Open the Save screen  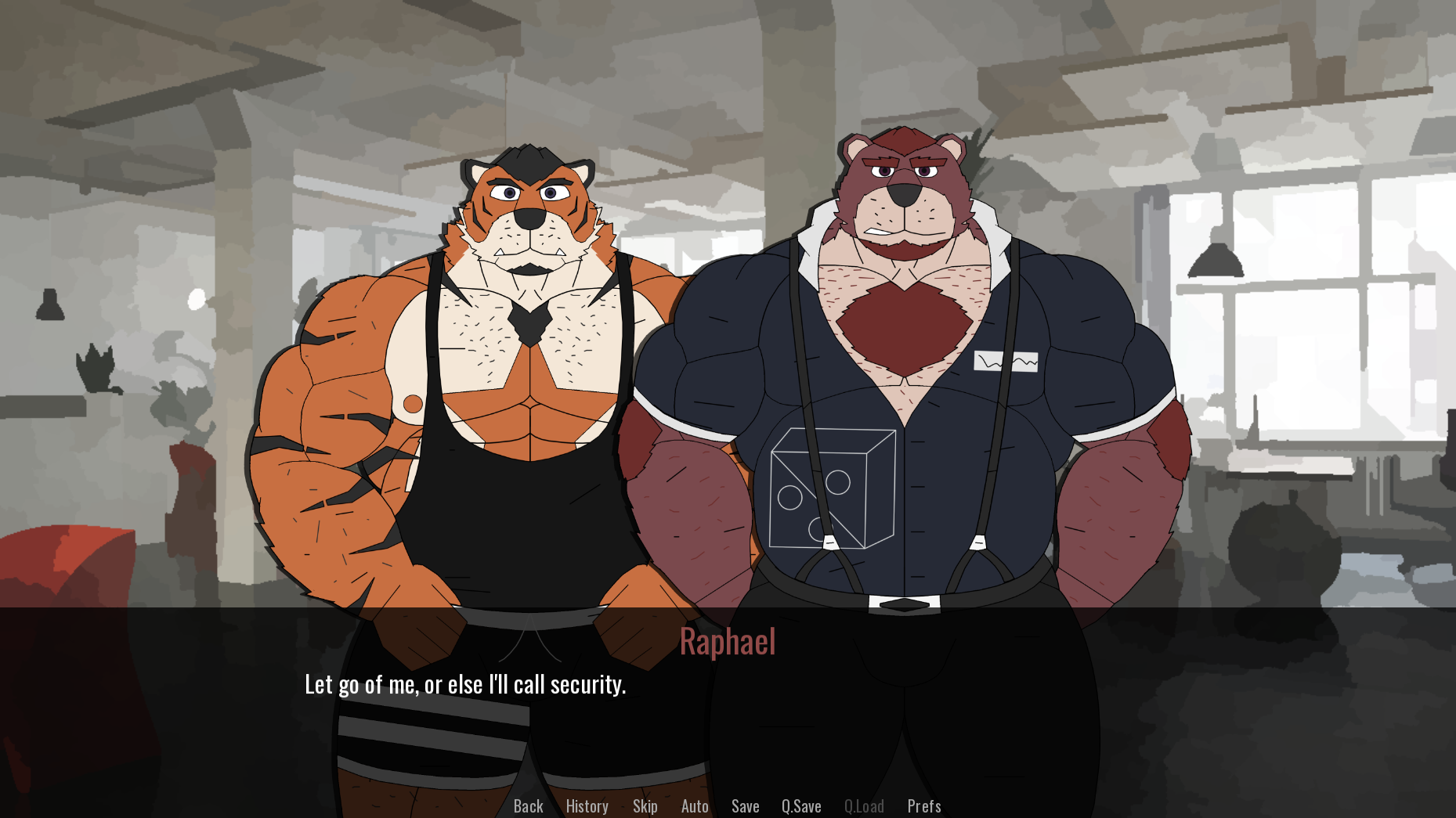[745, 805]
